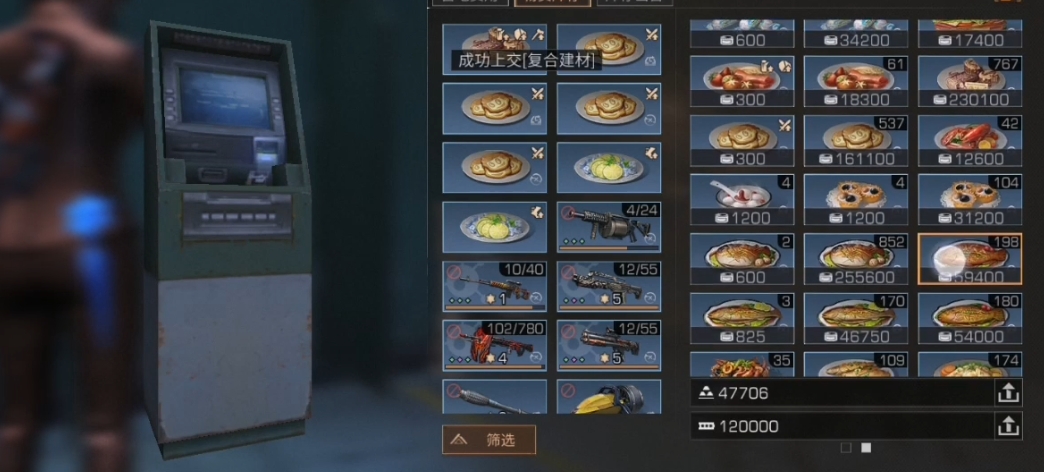Choose the grilled fish stack priced 46750
The image size is (1044, 472).
tap(856, 318)
